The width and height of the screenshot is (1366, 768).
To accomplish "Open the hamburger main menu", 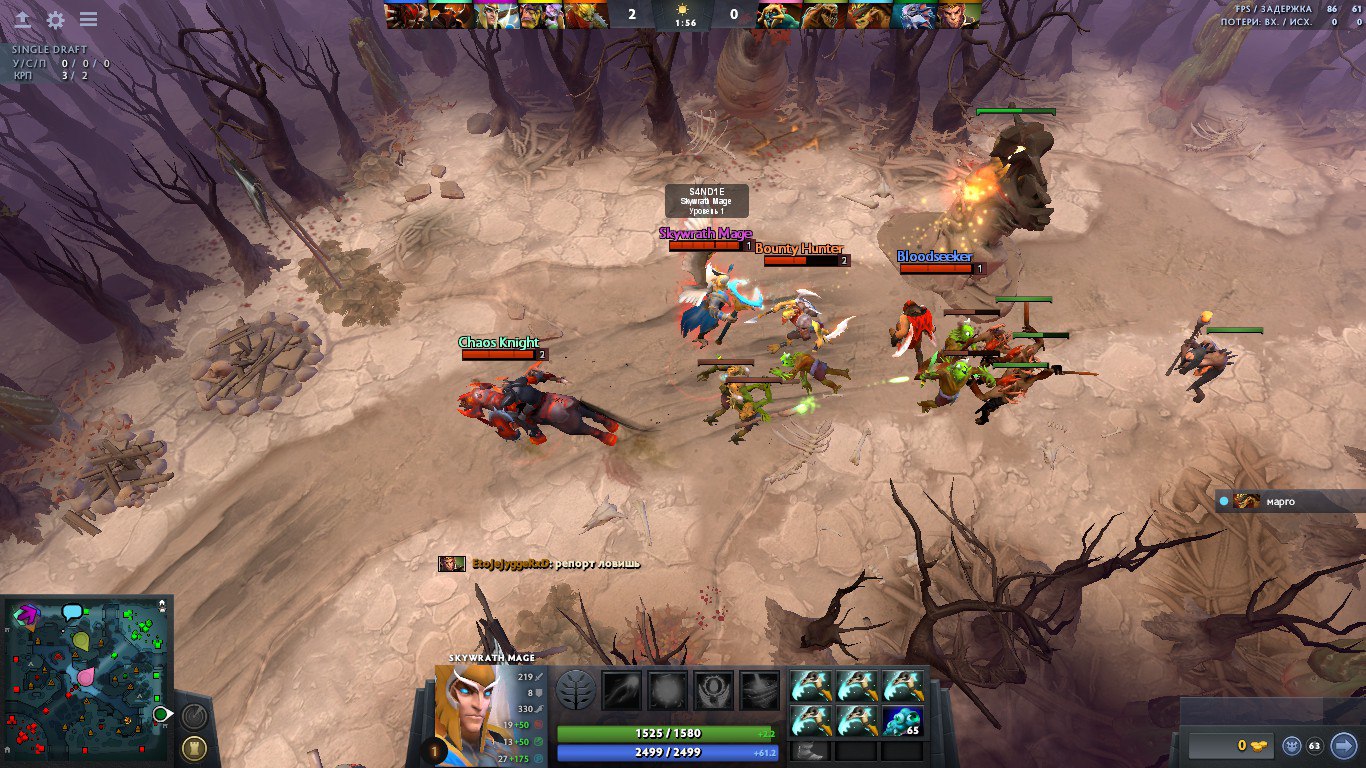I will (x=88, y=20).
